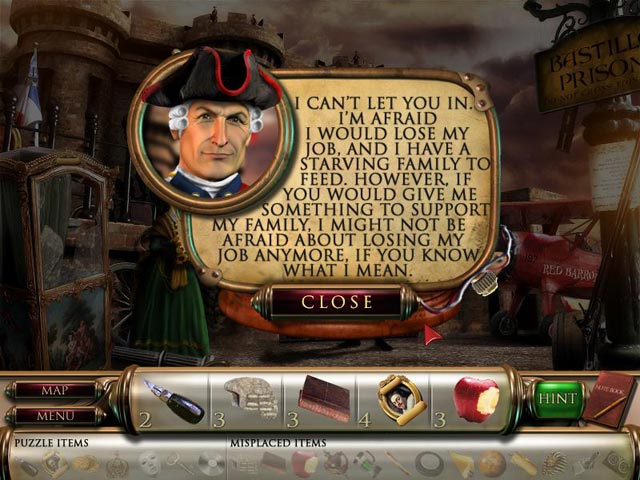640x480 pixels.
Task: Open the red notebook
Action: (x=605, y=398)
